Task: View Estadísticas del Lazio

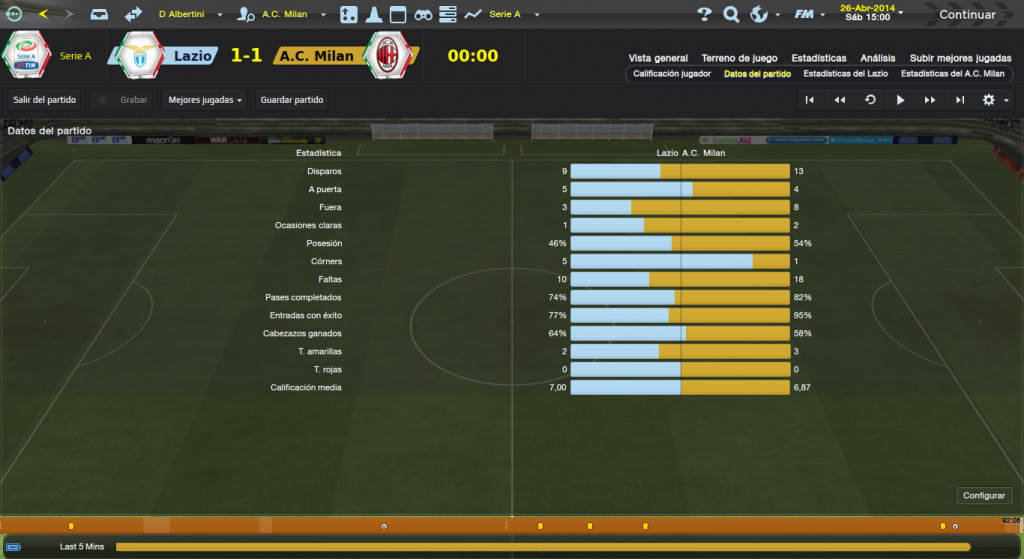Action: (x=845, y=74)
